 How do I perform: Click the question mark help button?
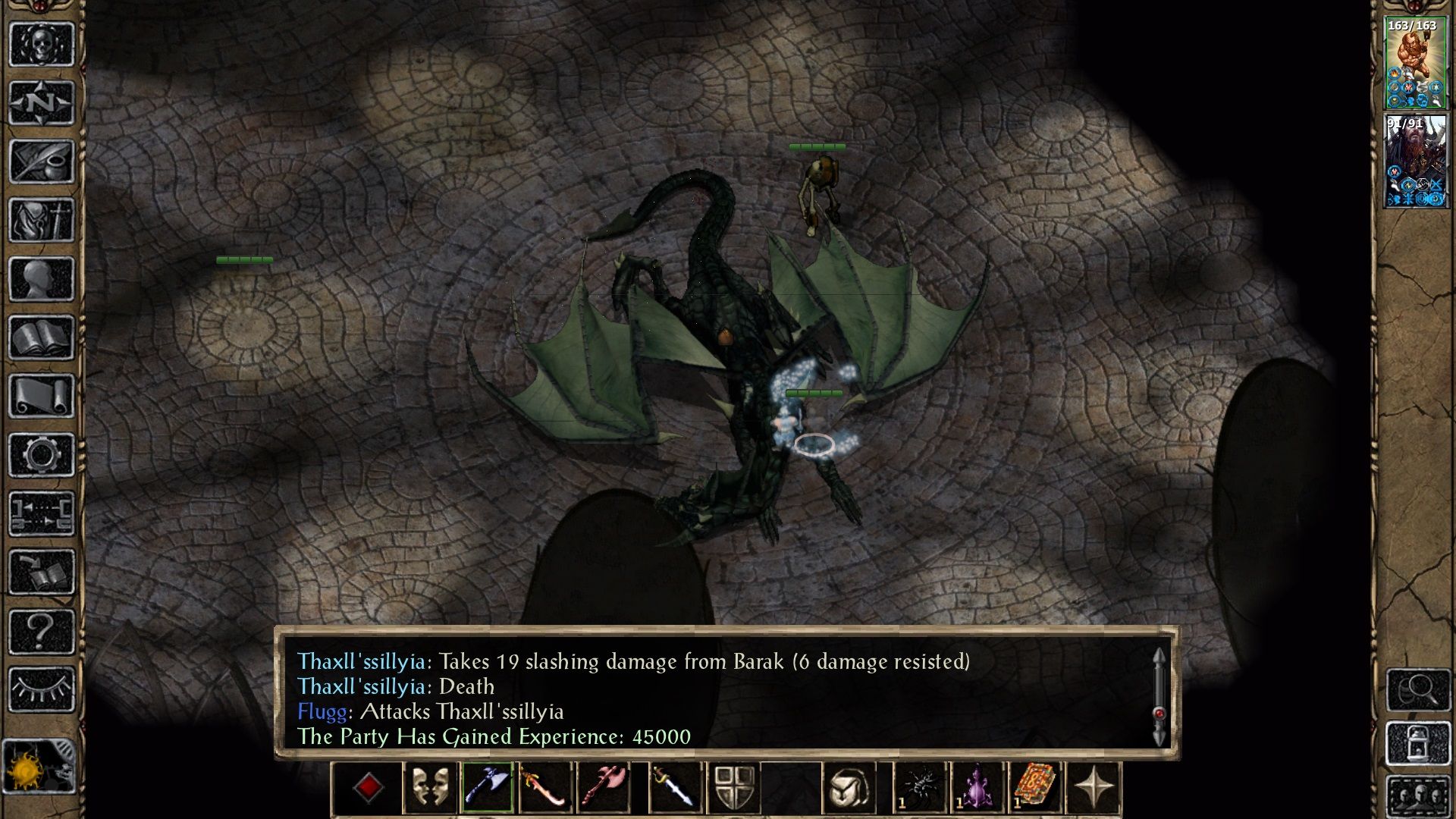[42, 631]
